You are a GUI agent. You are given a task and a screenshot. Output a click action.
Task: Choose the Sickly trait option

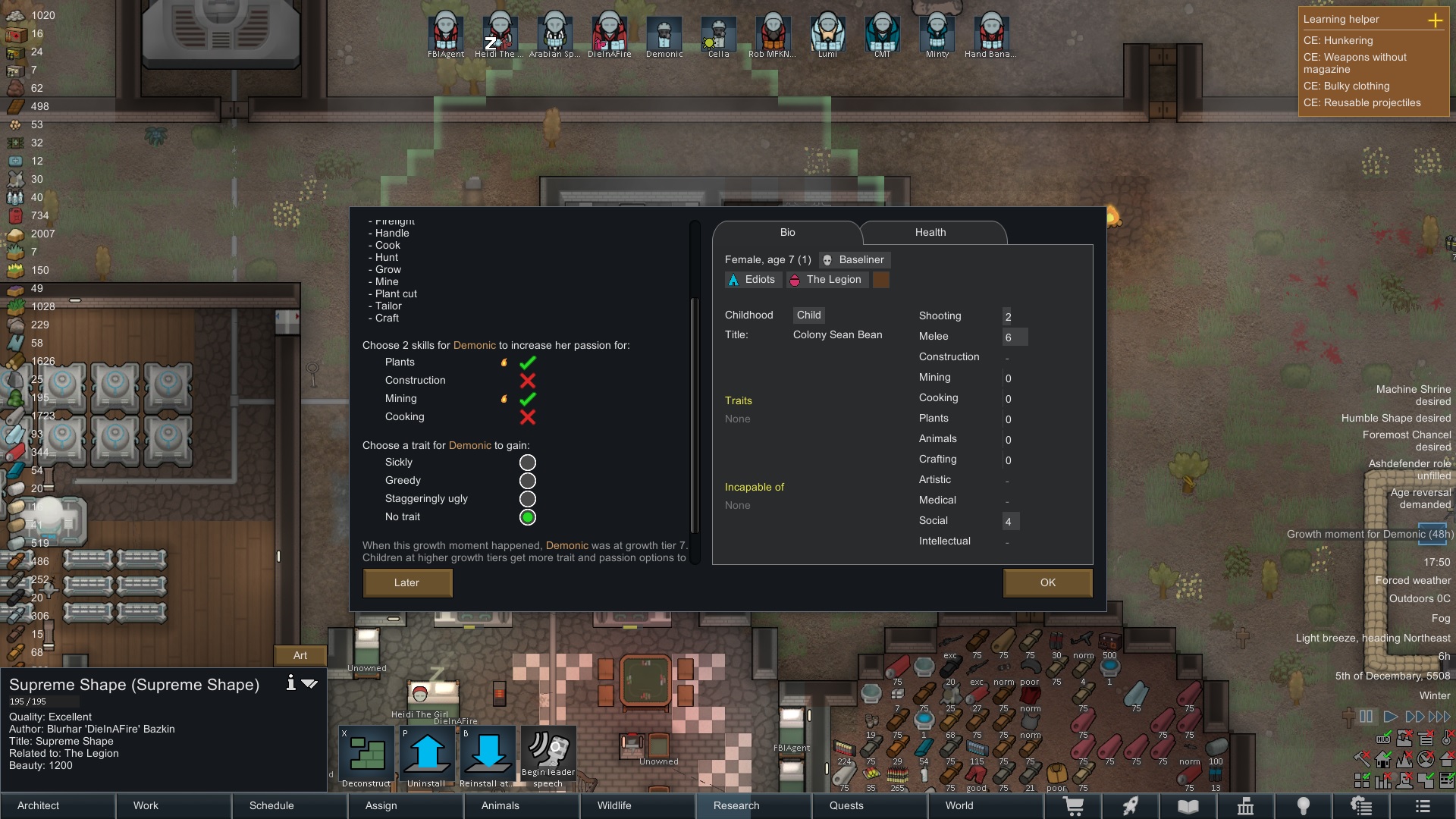(527, 463)
